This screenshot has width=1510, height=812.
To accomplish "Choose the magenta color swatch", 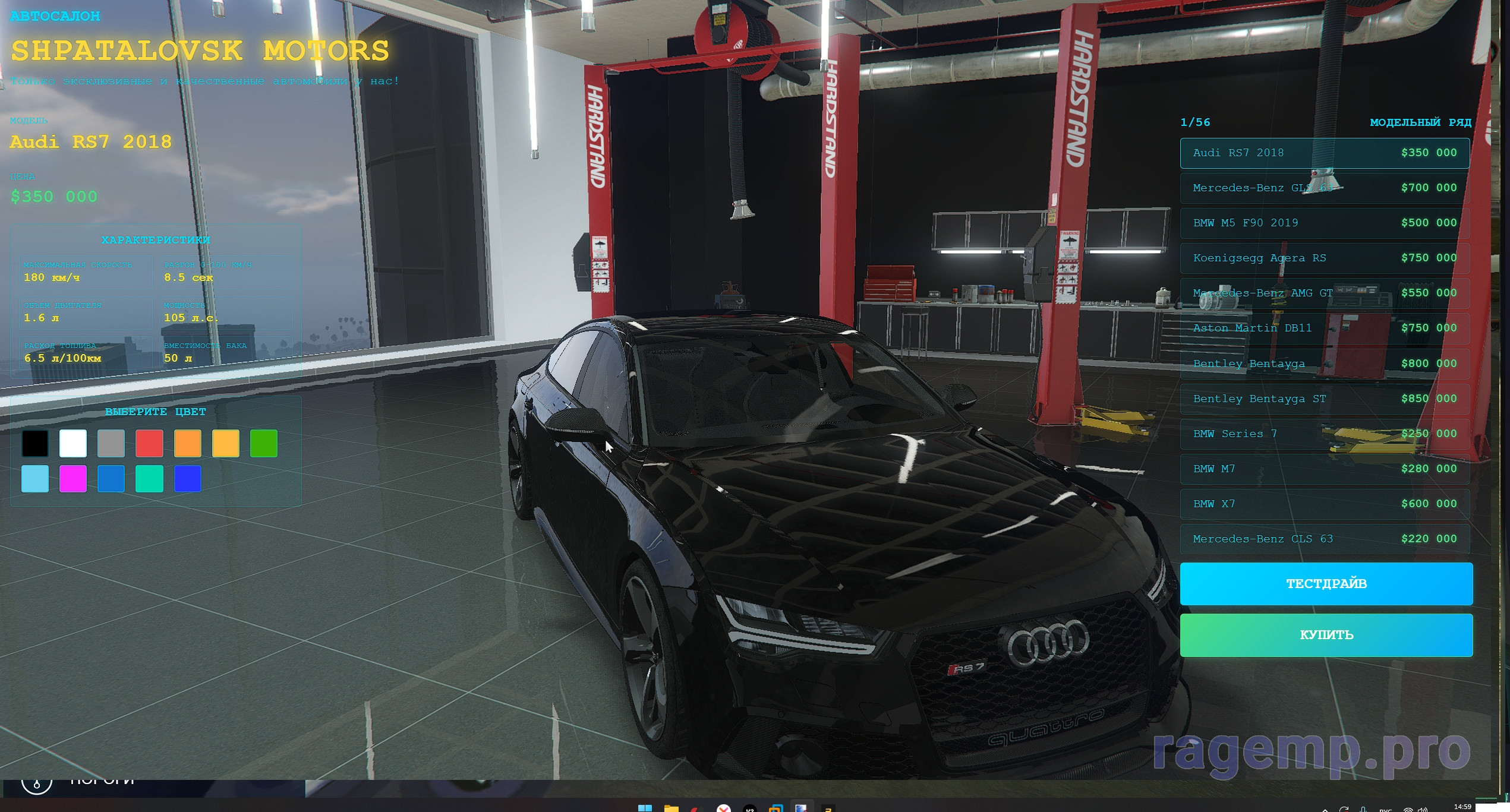I will click(x=73, y=479).
